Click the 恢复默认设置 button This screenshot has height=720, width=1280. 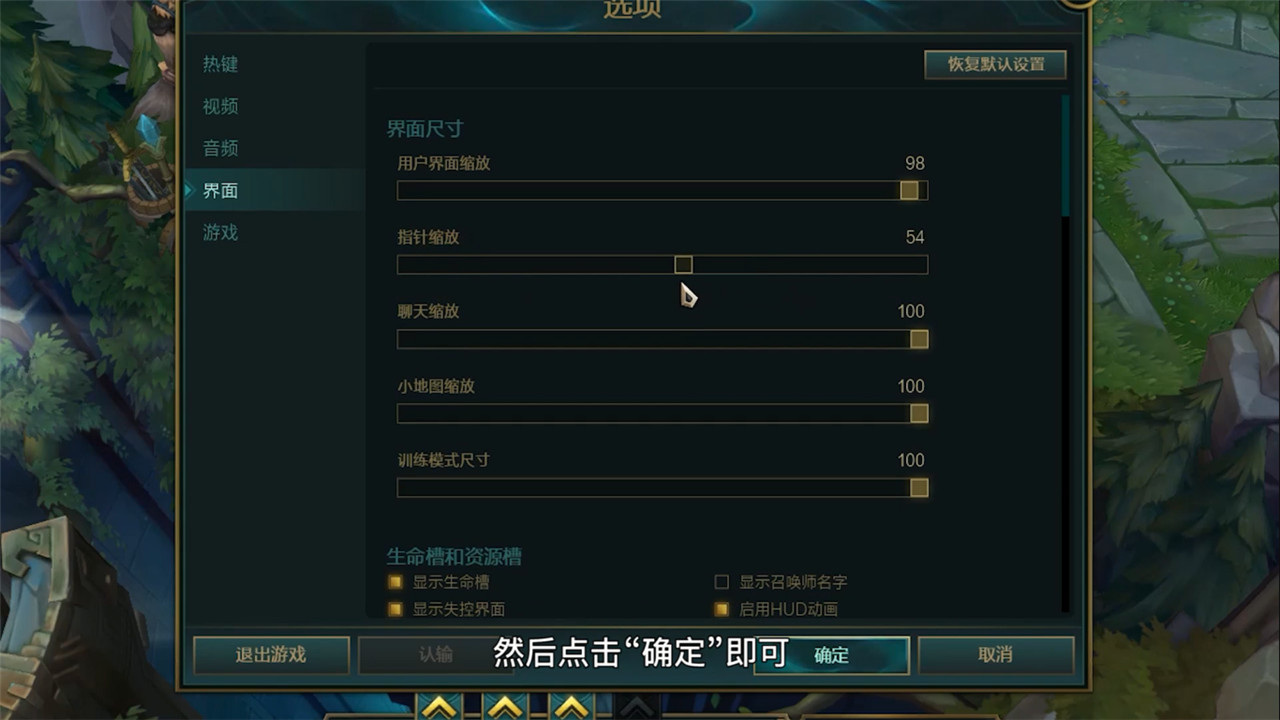pos(994,64)
